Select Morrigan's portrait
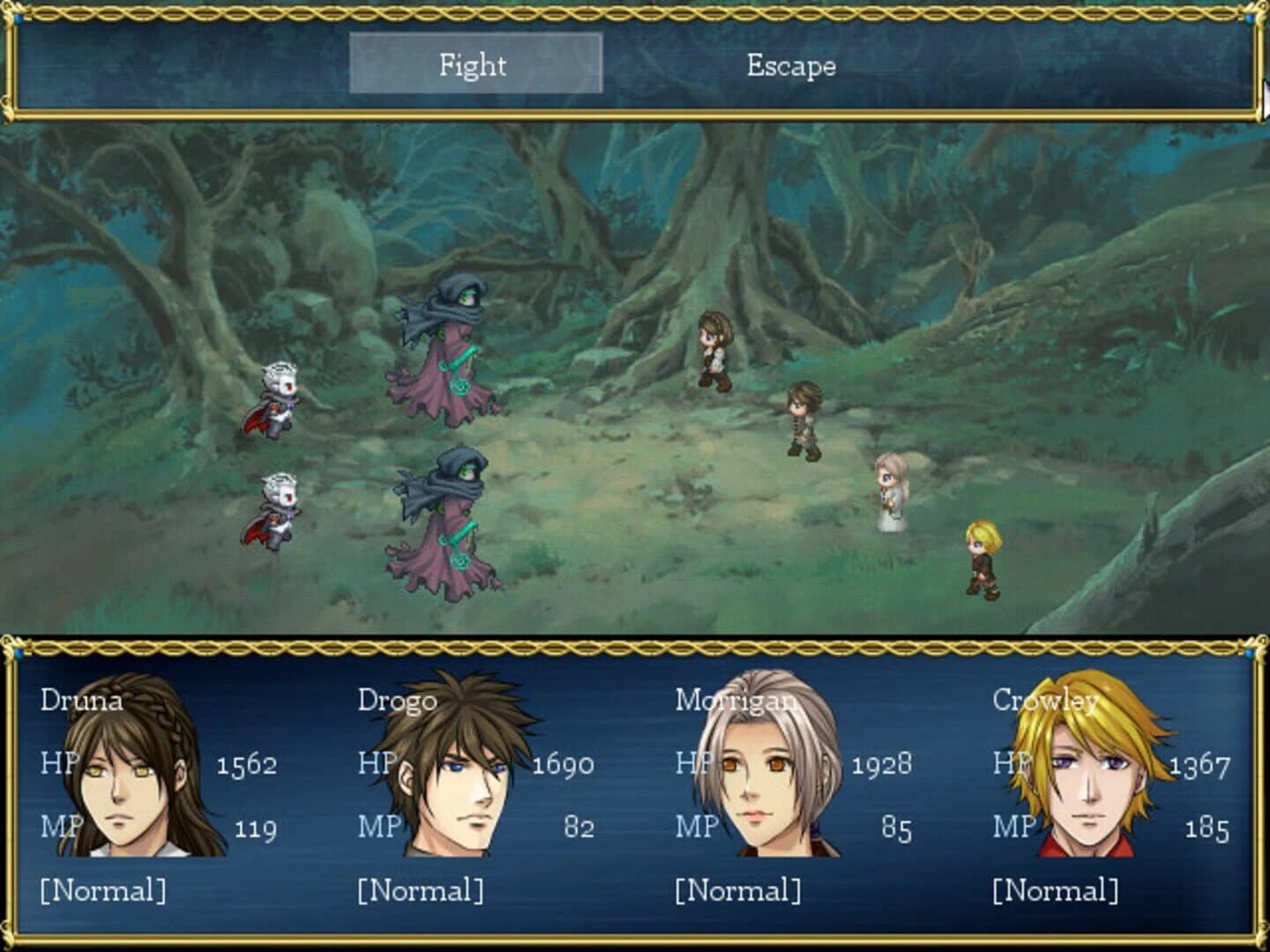Image resolution: width=1270 pixels, height=952 pixels. [758, 776]
